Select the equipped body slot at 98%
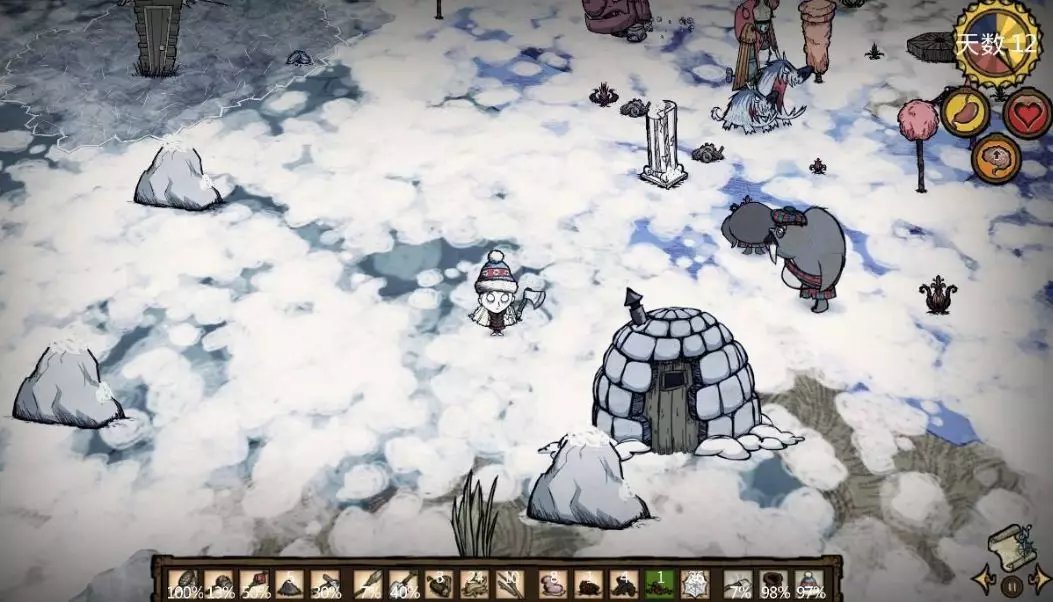 (x=774, y=583)
